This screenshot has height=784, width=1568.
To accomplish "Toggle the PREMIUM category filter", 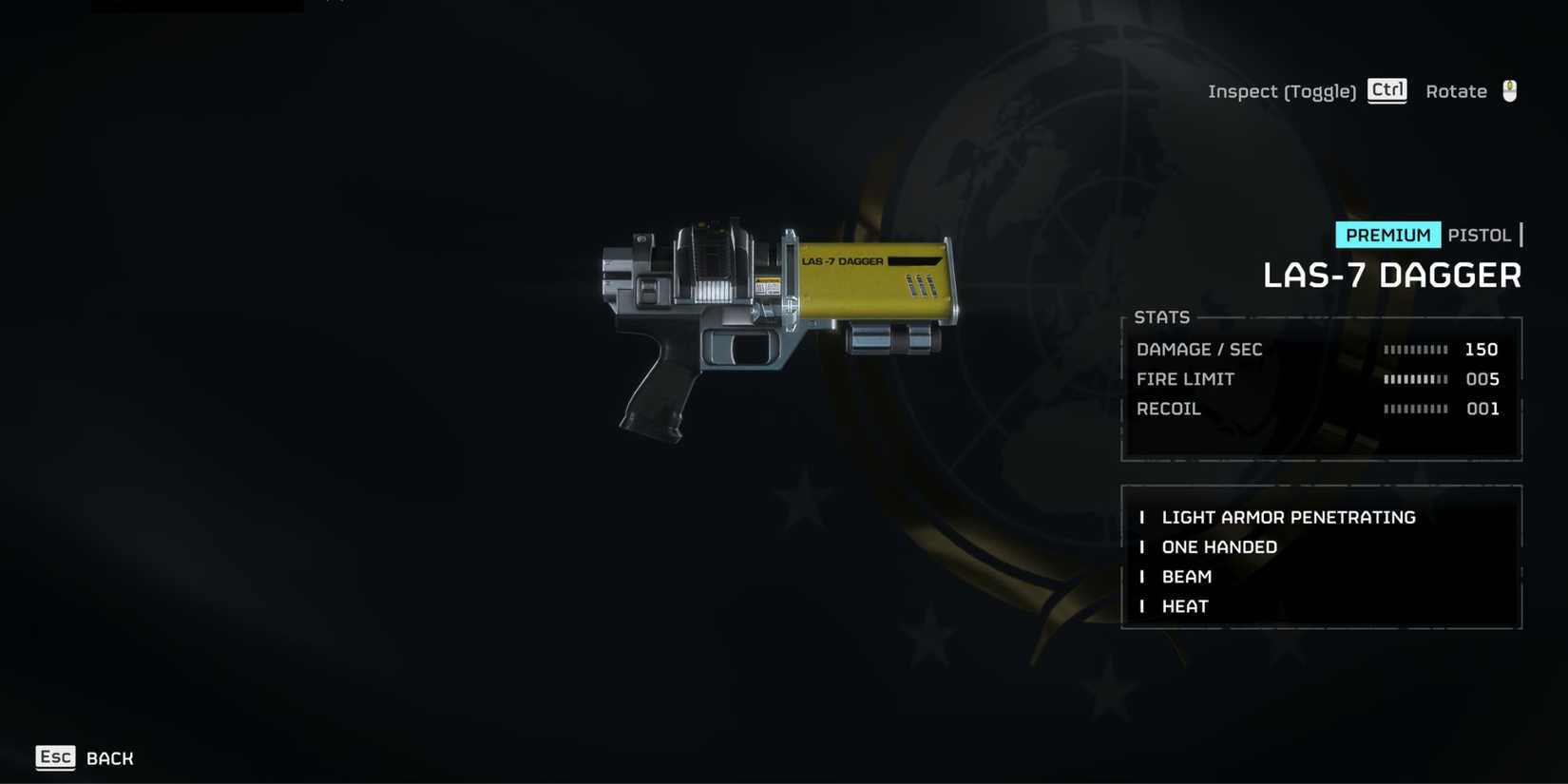I will pyautogui.click(x=1387, y=235).
